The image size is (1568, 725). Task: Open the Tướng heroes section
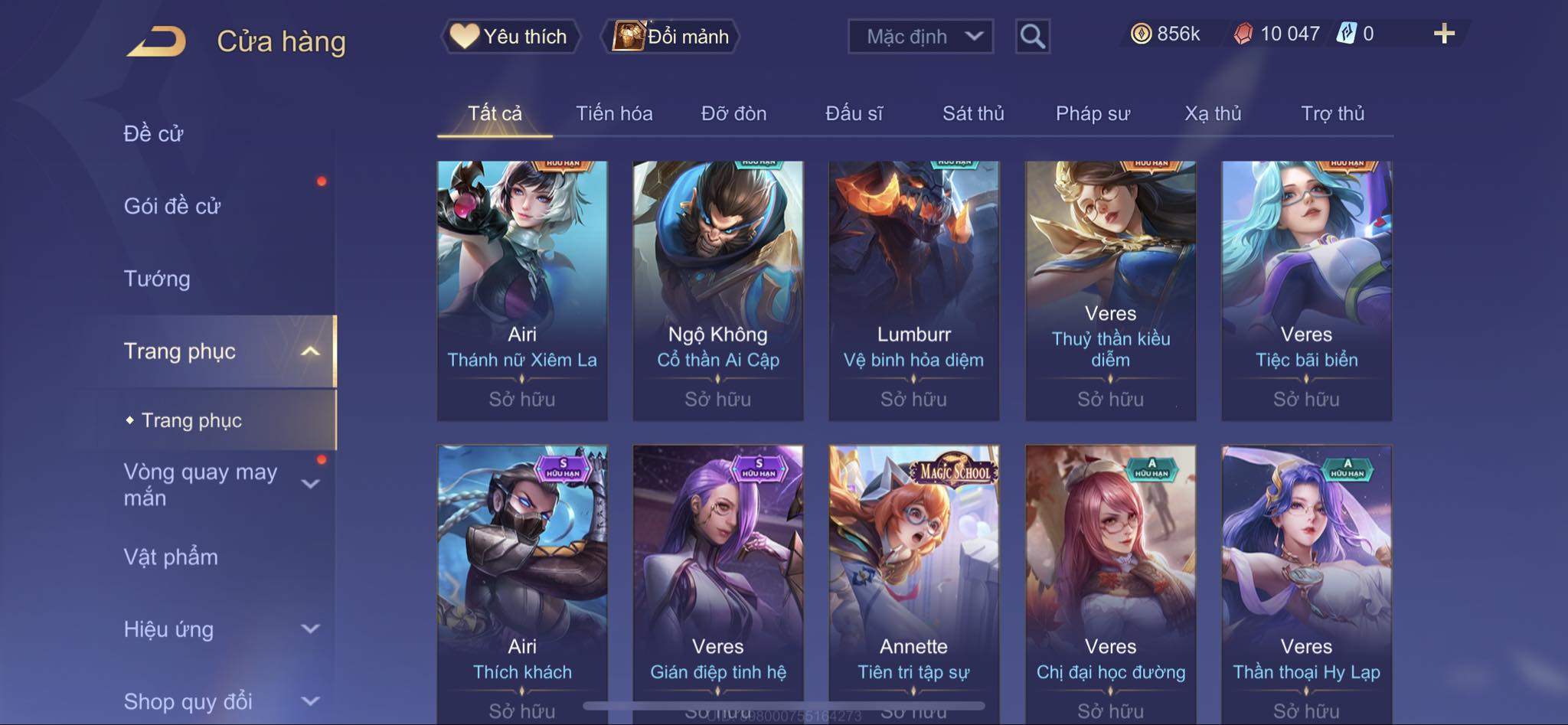click(157, 279)
